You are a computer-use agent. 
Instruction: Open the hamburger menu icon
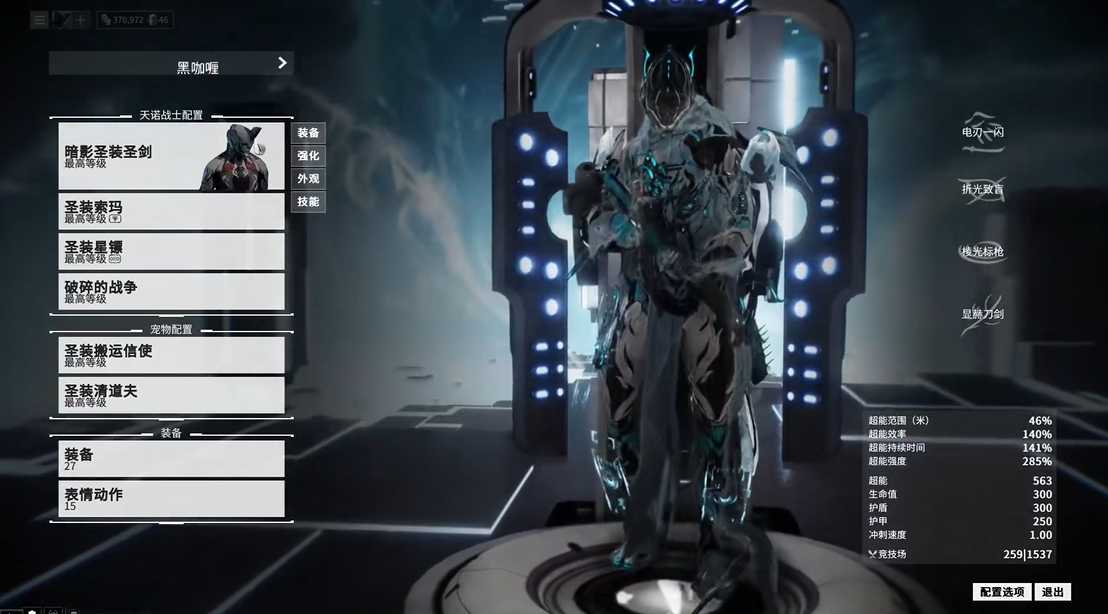coord(39,19)
